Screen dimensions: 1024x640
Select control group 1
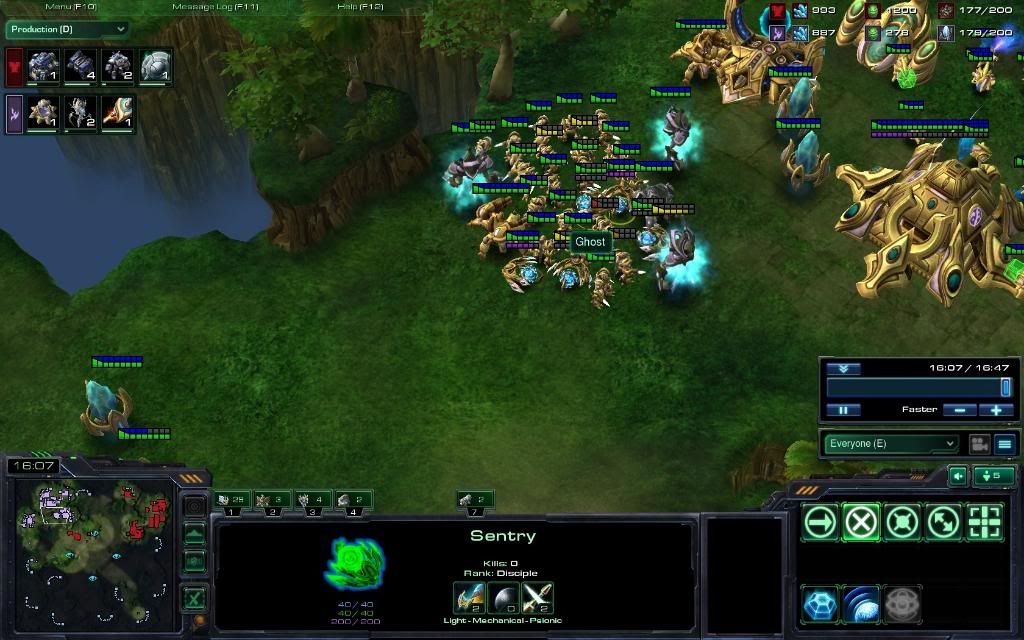(x=233, y=499)
